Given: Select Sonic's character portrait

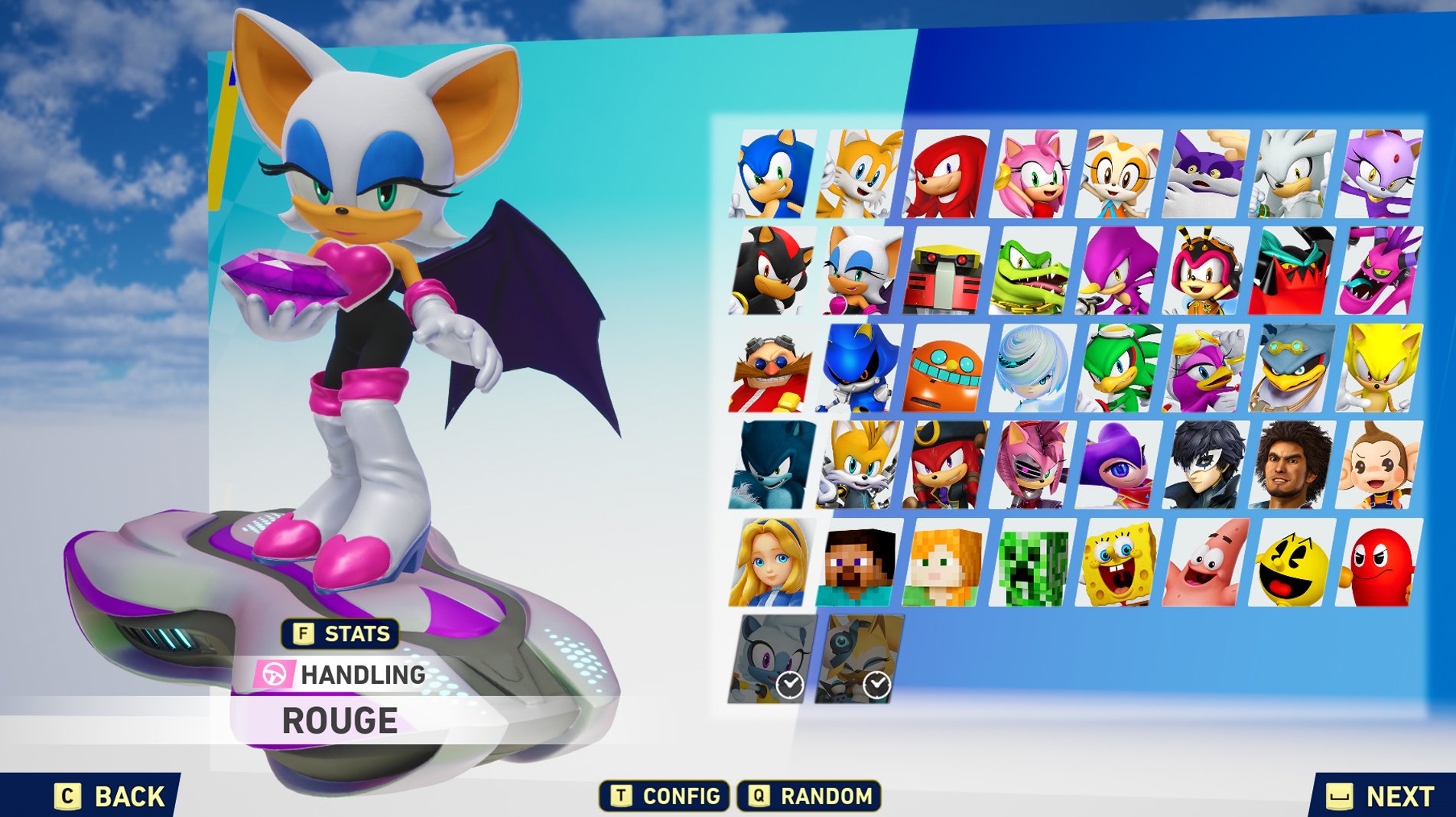Looking at the screenshot, I should pyautogui.click(x=772, y=174).
